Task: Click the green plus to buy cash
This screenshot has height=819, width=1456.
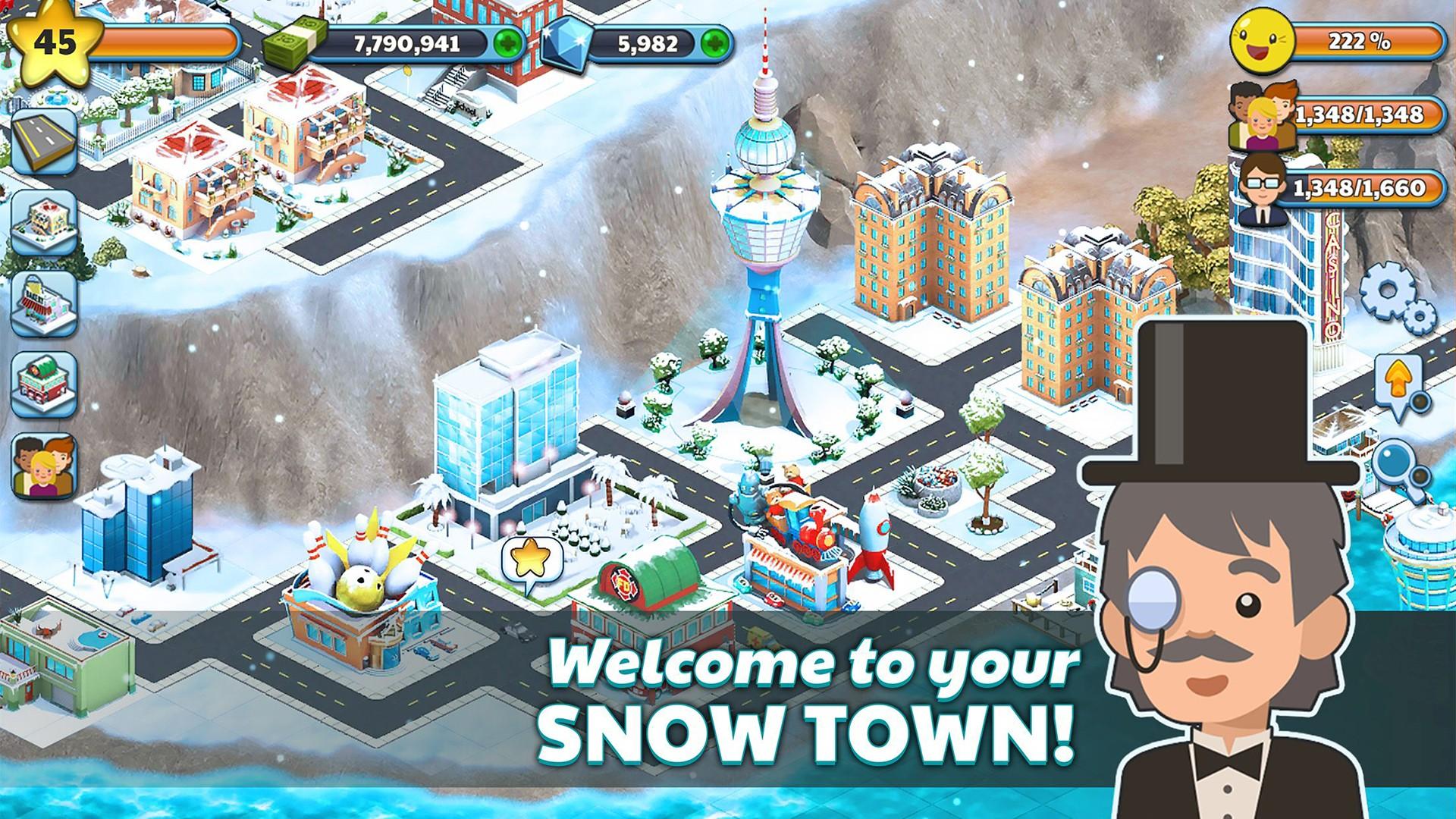Action: coord(507,43)
